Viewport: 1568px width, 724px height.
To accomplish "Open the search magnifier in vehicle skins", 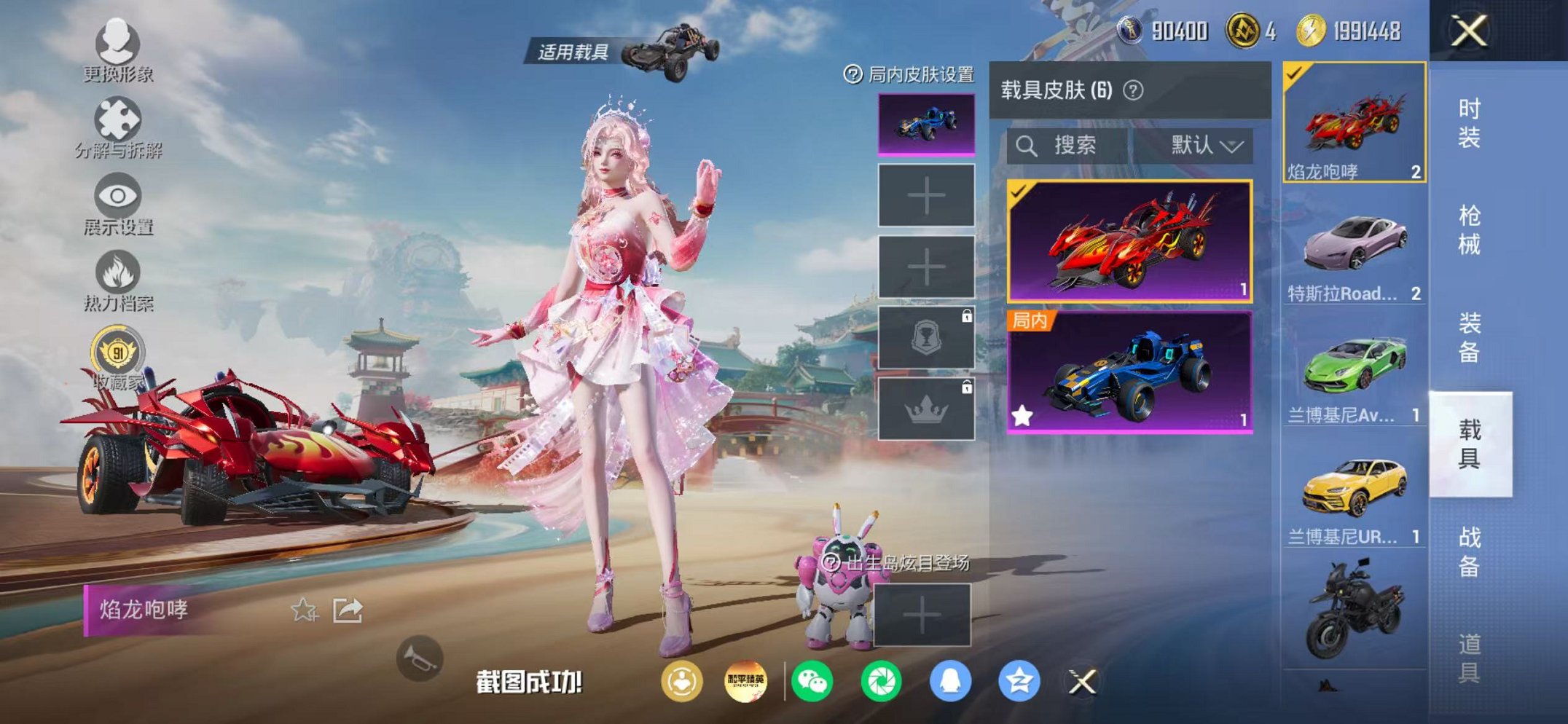I will pyautogui.click(x=1028, y=145).
